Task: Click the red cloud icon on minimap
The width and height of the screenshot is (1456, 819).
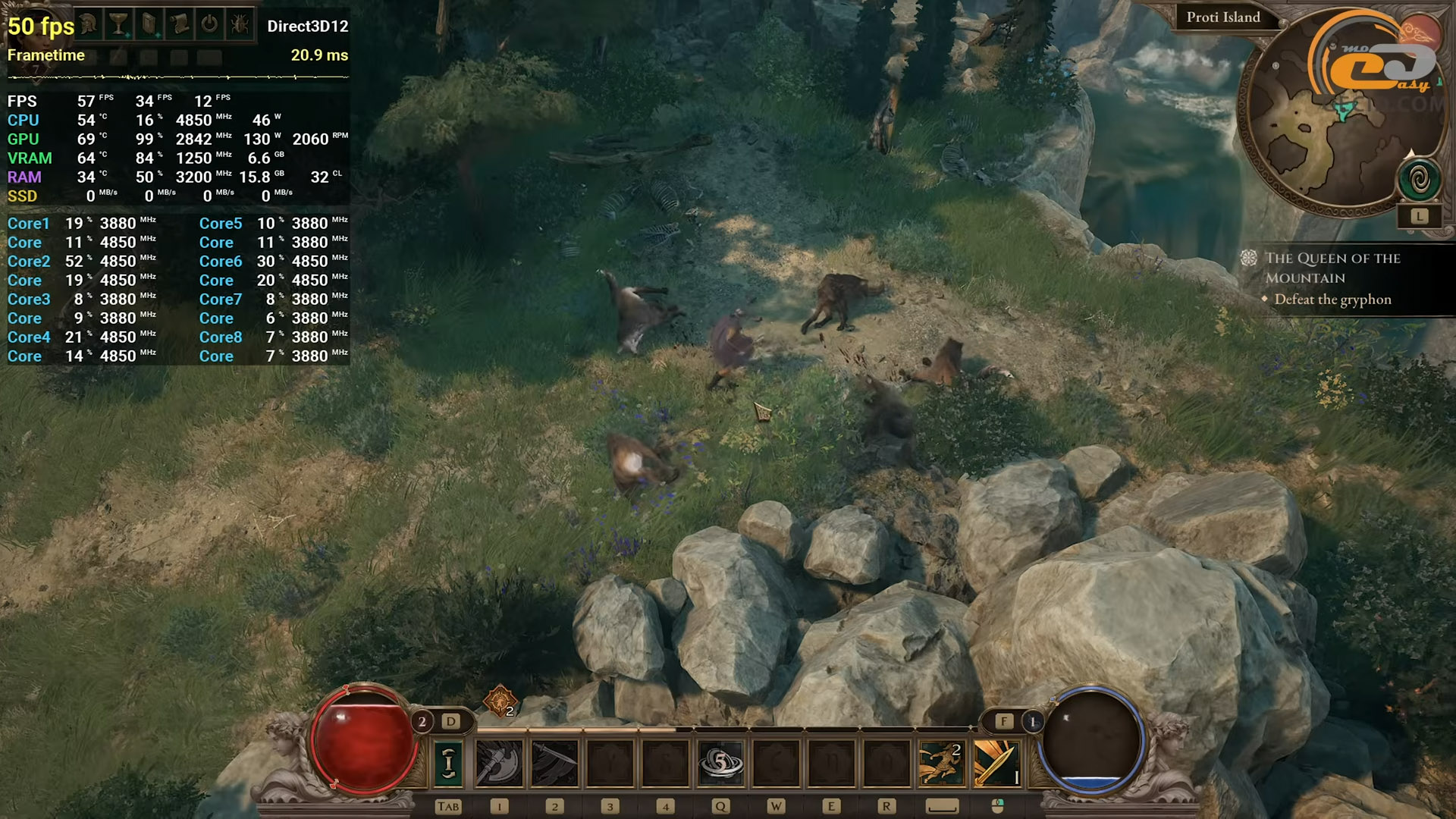Action: (x=1420, y=30)
